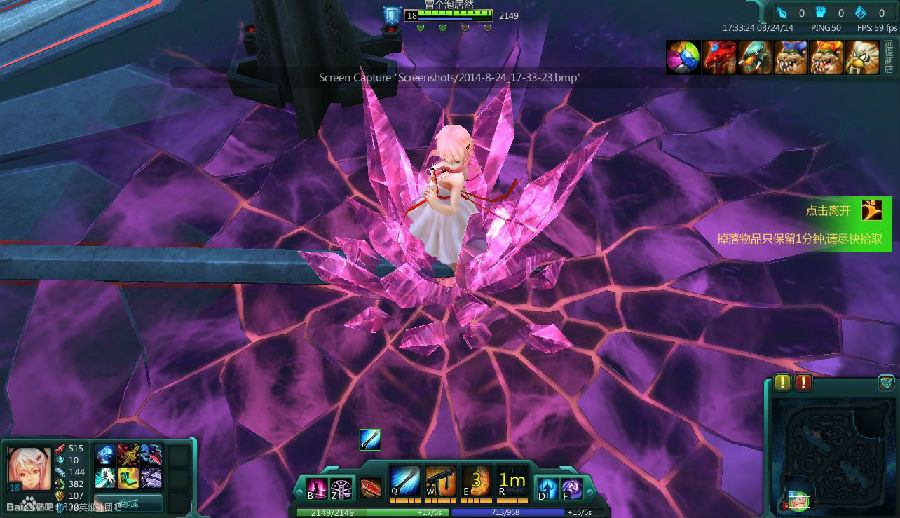Click the Z skill icon
This screenshot has width=900, height=518.
click(x=342, y=488)
